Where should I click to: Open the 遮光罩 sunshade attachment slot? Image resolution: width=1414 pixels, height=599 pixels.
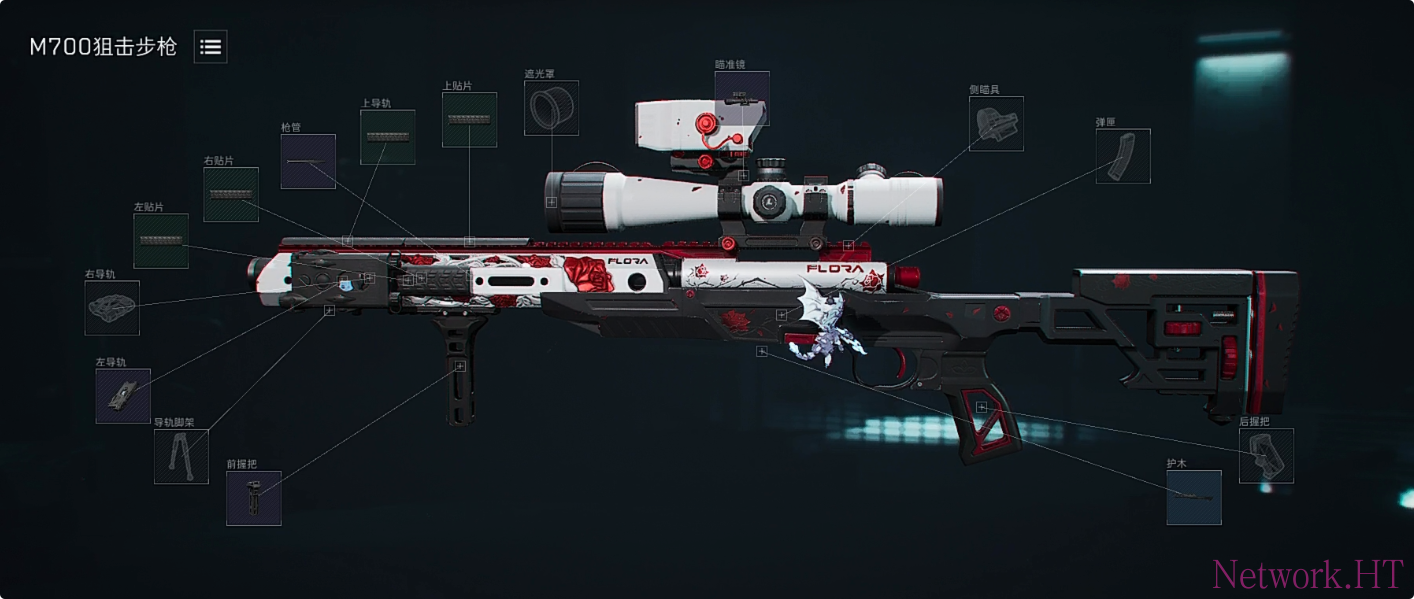(x=551, y=108)
